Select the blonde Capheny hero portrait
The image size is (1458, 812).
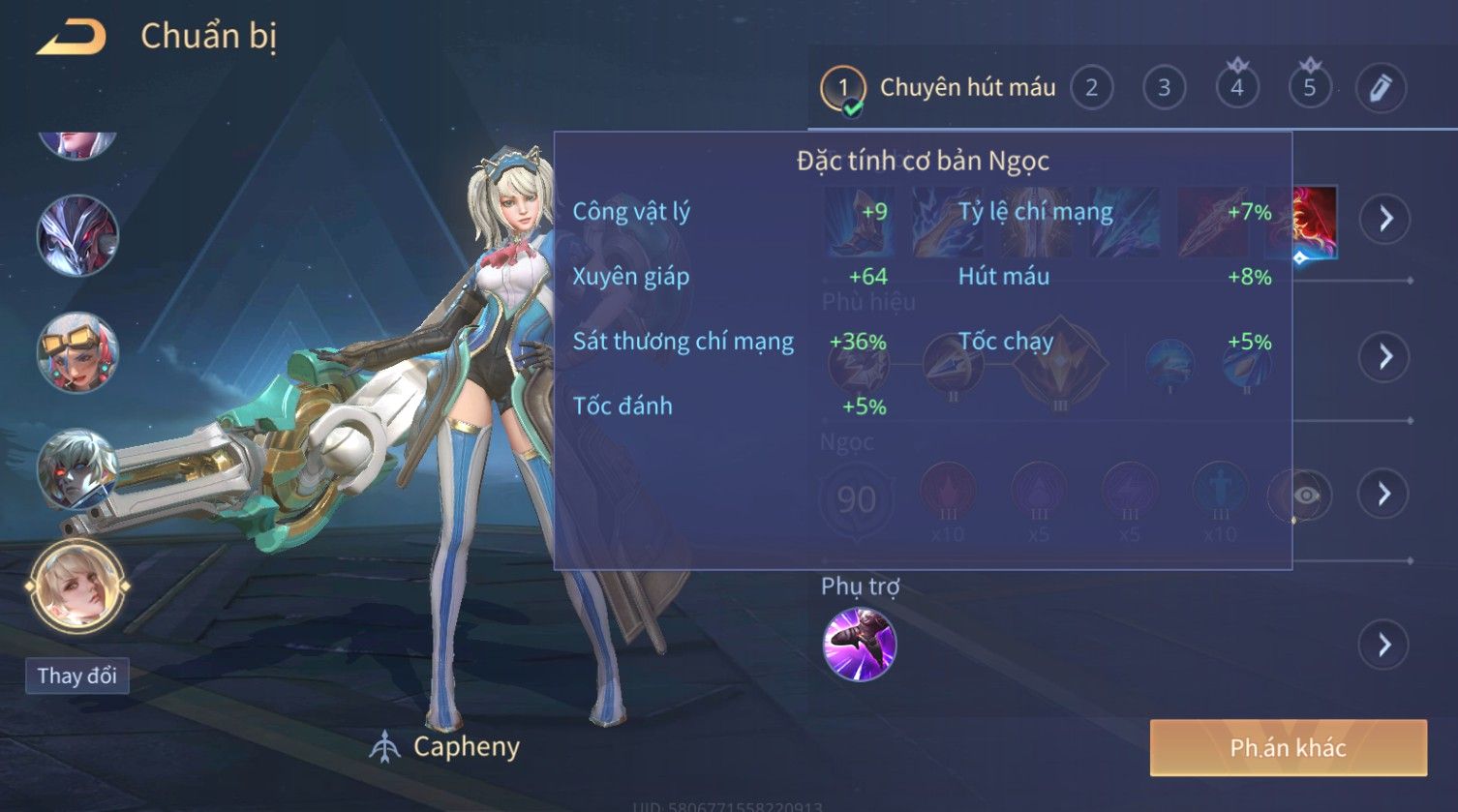click(77, 586)
